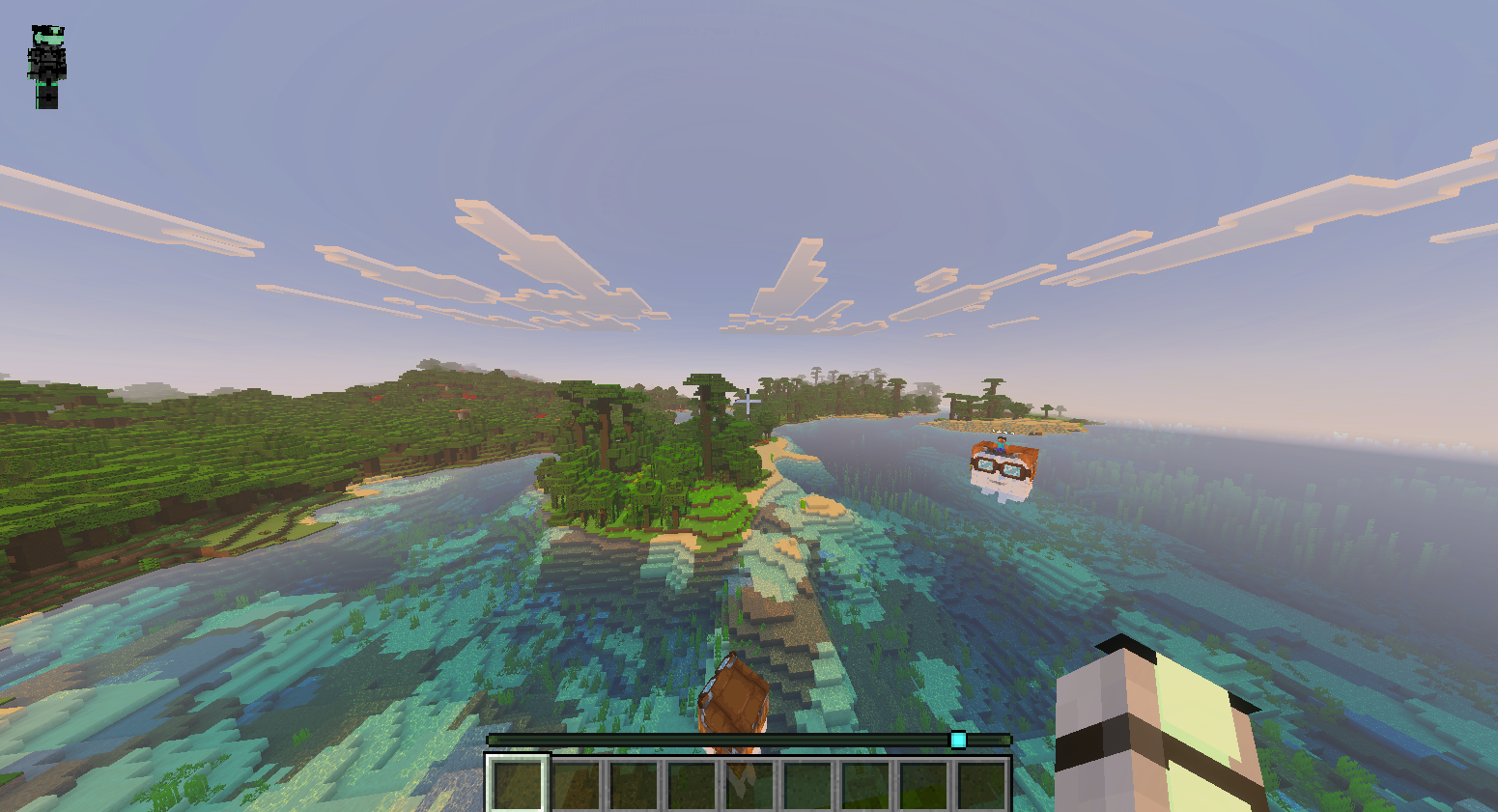The height and width of the screenshot is (812, 1498).
Task: Click the experience bar progress marker
Action: (957, 740)
